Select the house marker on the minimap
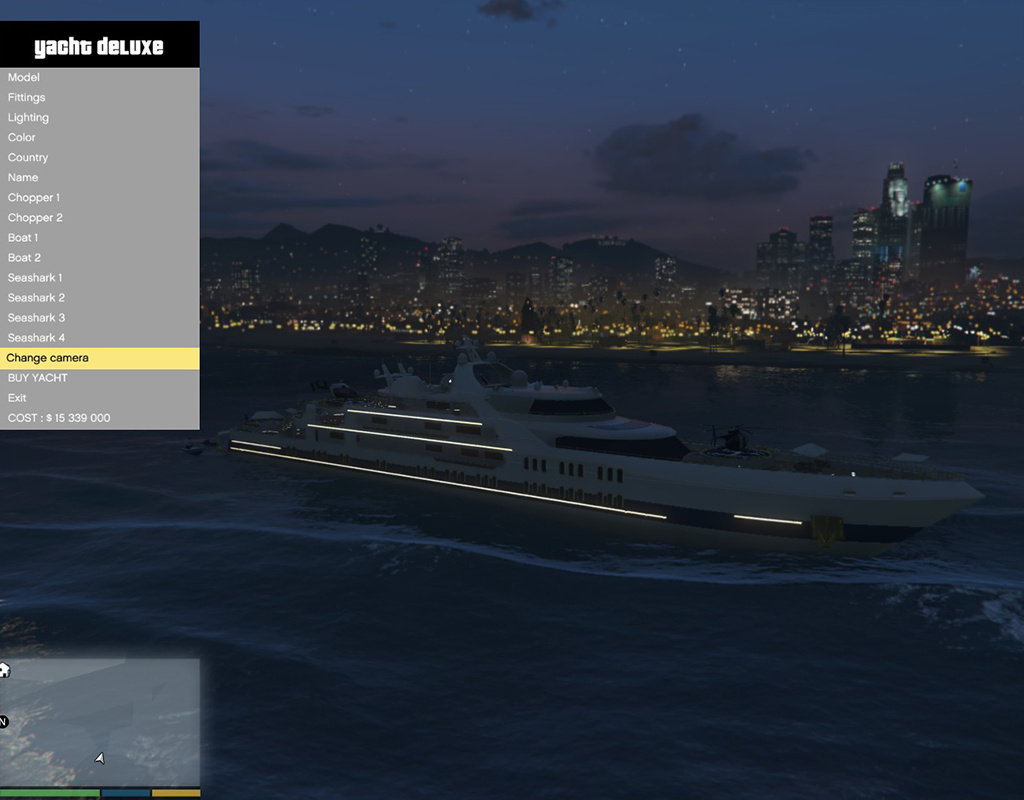1024x800 pixels. tap(4, 670)
